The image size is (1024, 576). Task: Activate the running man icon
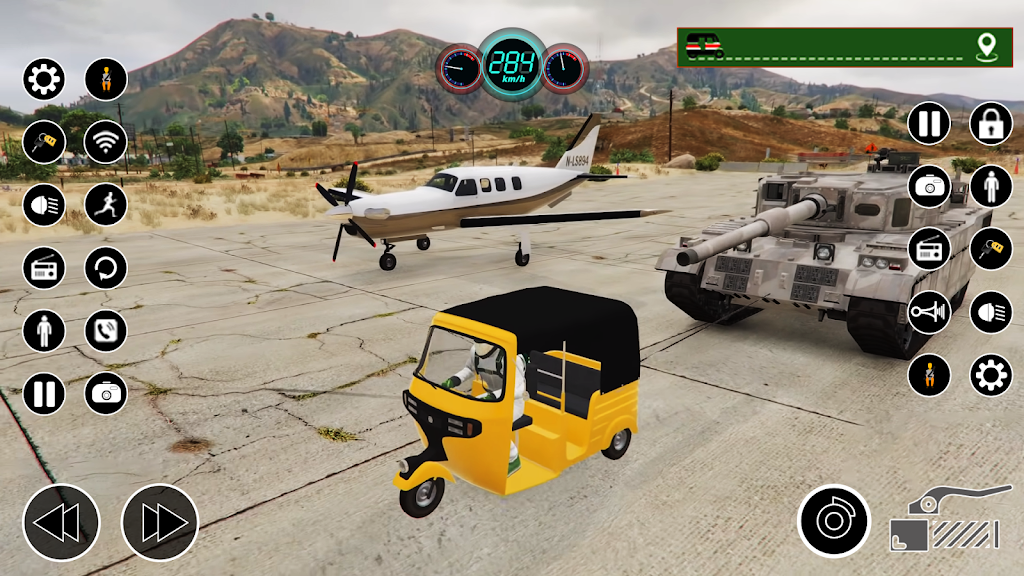[106, 205]
